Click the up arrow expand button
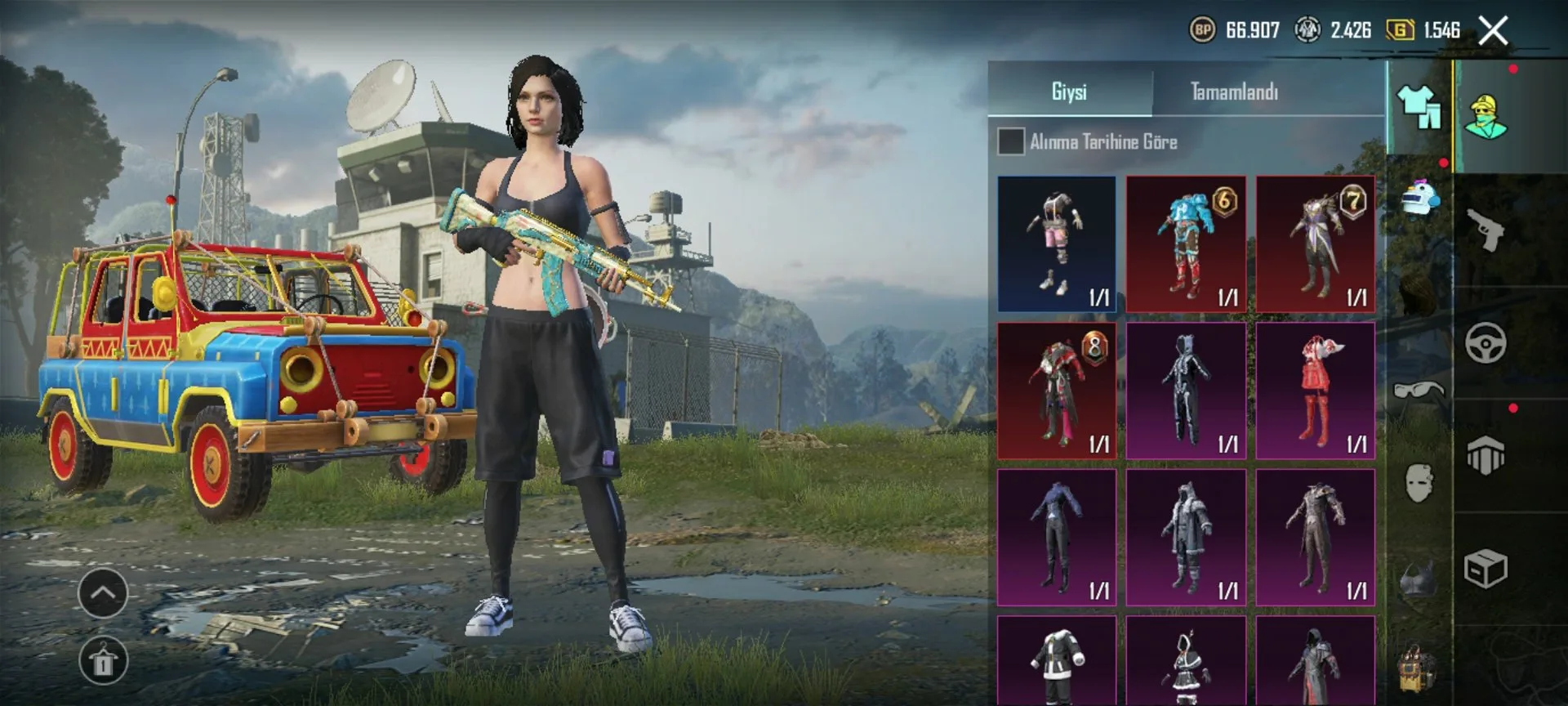1568x706 pixels. pos(103,593)
